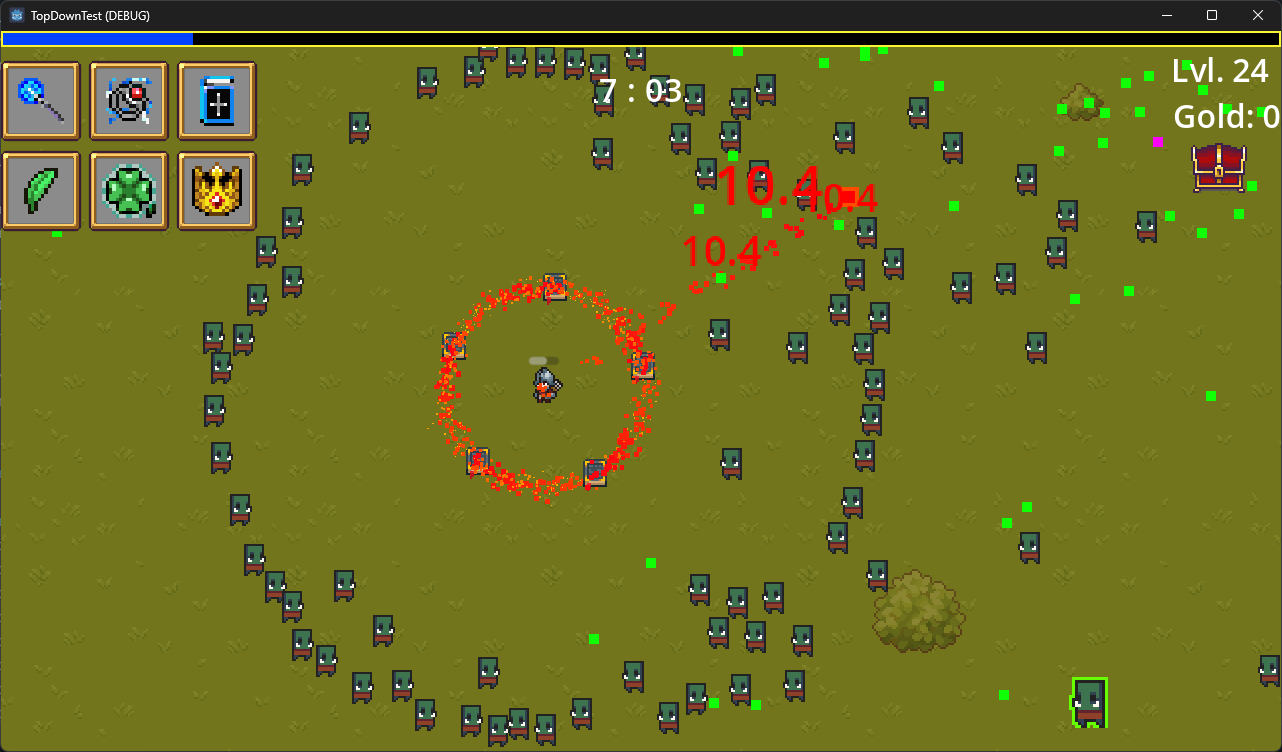Viewport: 1282px width, 752px height.
Task: Select the blue wand skill icon
Action: click(41, 100)
